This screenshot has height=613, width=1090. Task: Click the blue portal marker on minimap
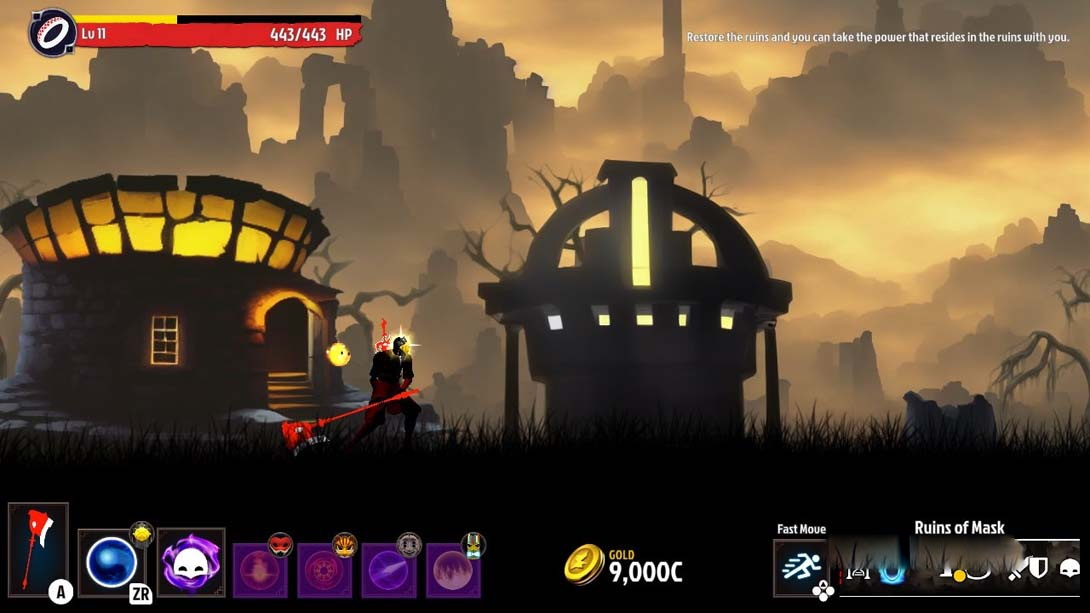(891, 572)
